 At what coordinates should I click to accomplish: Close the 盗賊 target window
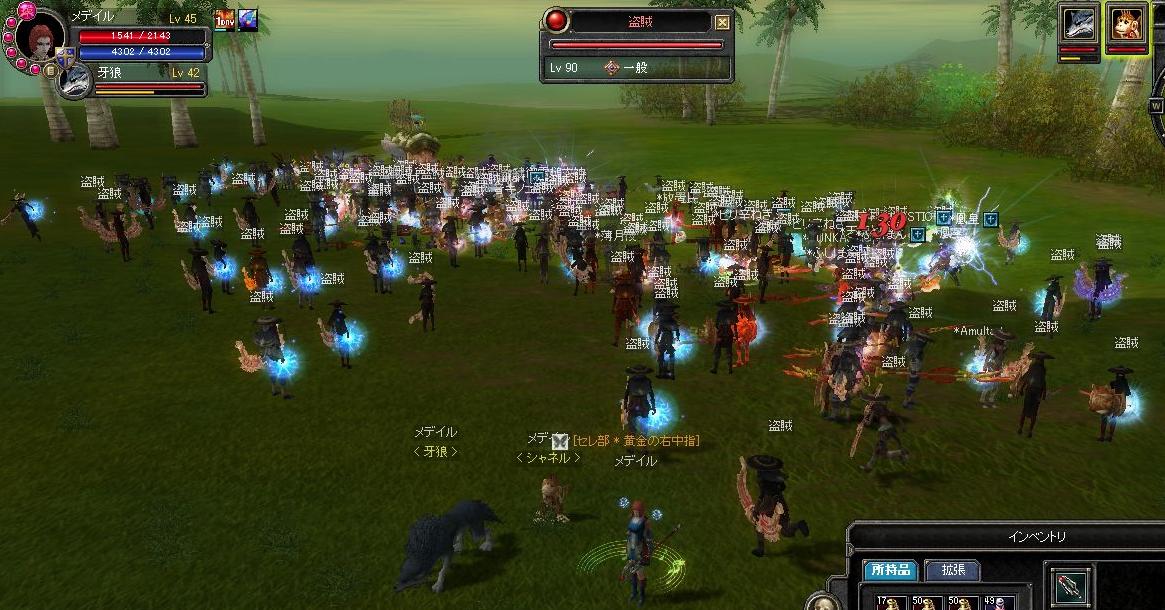point(723,22)
